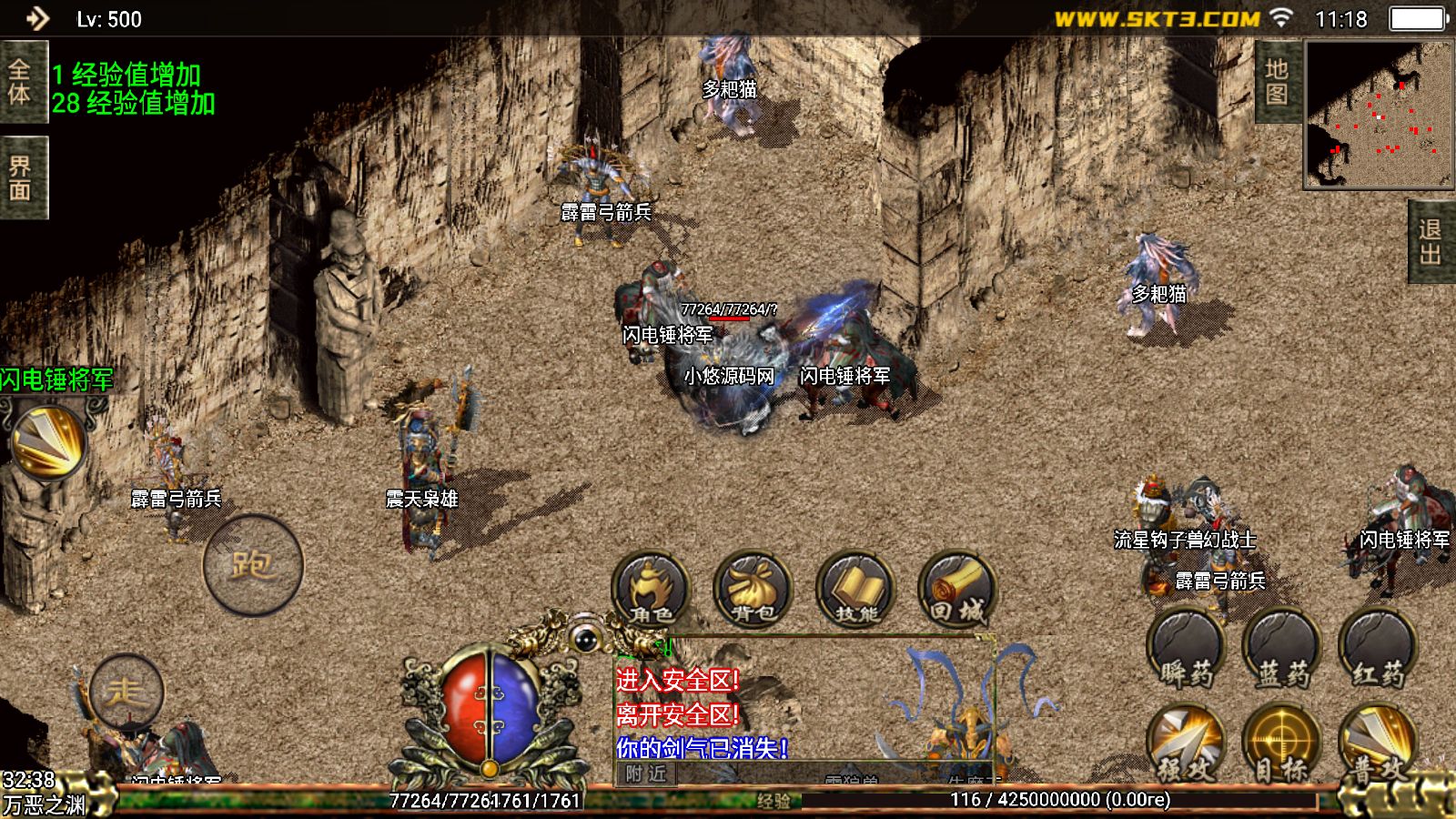
Task: Open the 背包 inventory bag
Action: point(753,590)
